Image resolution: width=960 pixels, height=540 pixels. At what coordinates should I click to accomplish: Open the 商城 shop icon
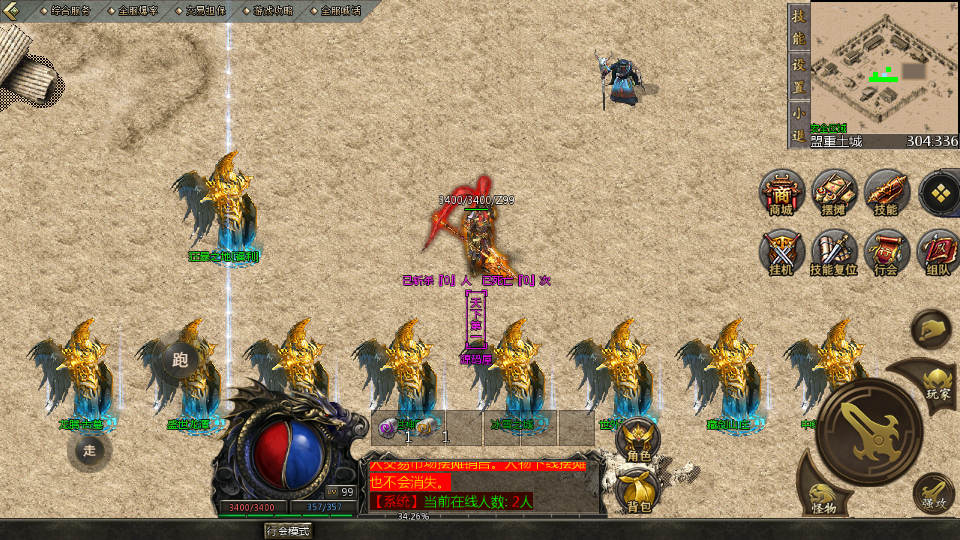(781, 191)
